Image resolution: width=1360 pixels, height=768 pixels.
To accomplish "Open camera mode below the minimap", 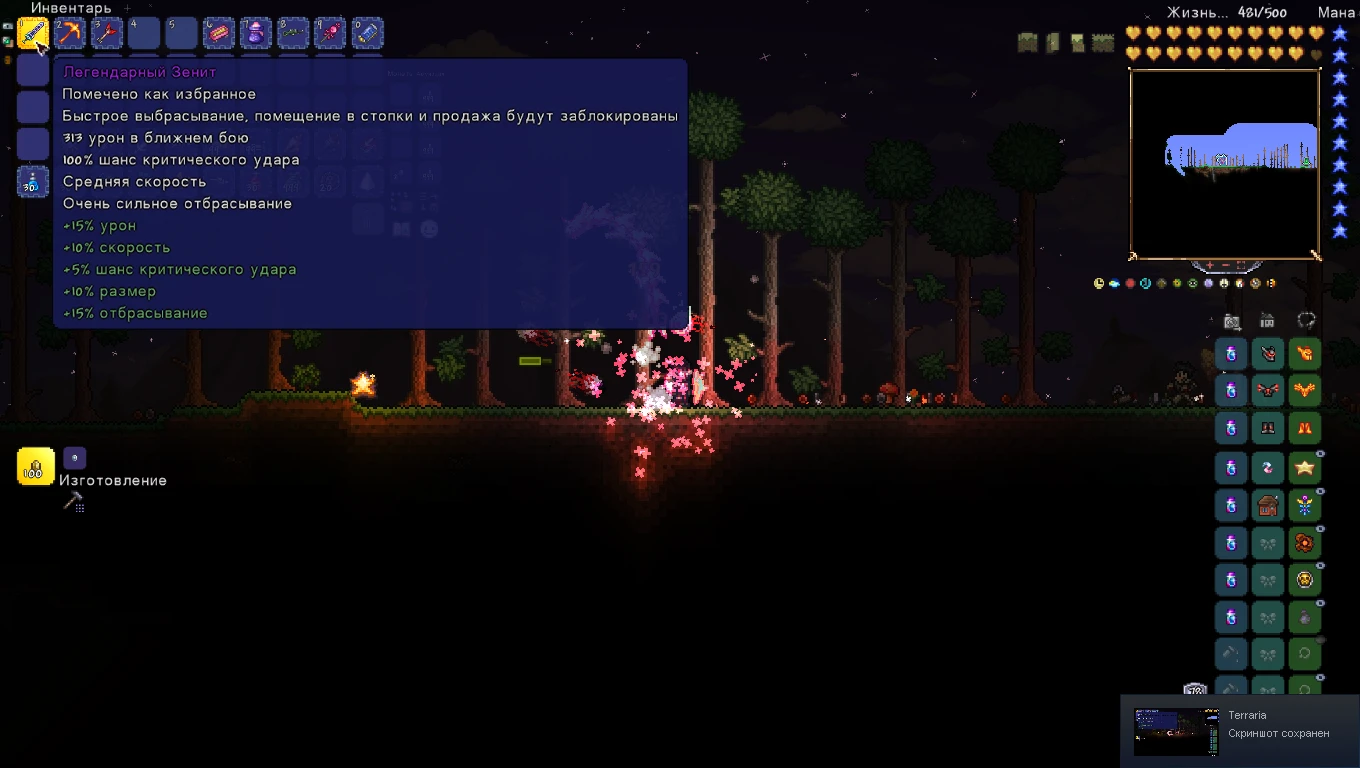I will [x=1231, y=320].
